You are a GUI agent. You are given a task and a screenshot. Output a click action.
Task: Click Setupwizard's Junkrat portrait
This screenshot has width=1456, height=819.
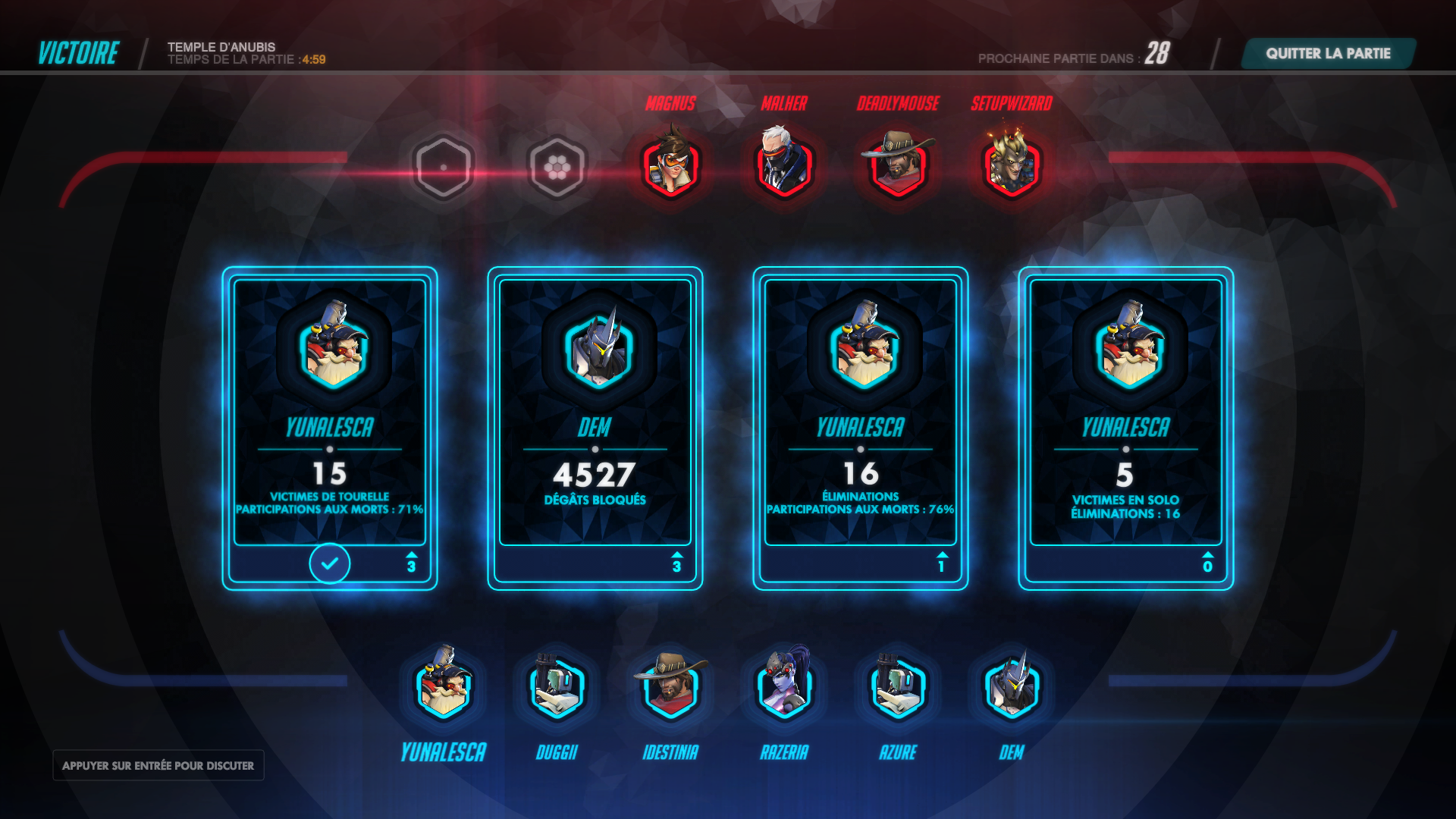point(1013,165)
